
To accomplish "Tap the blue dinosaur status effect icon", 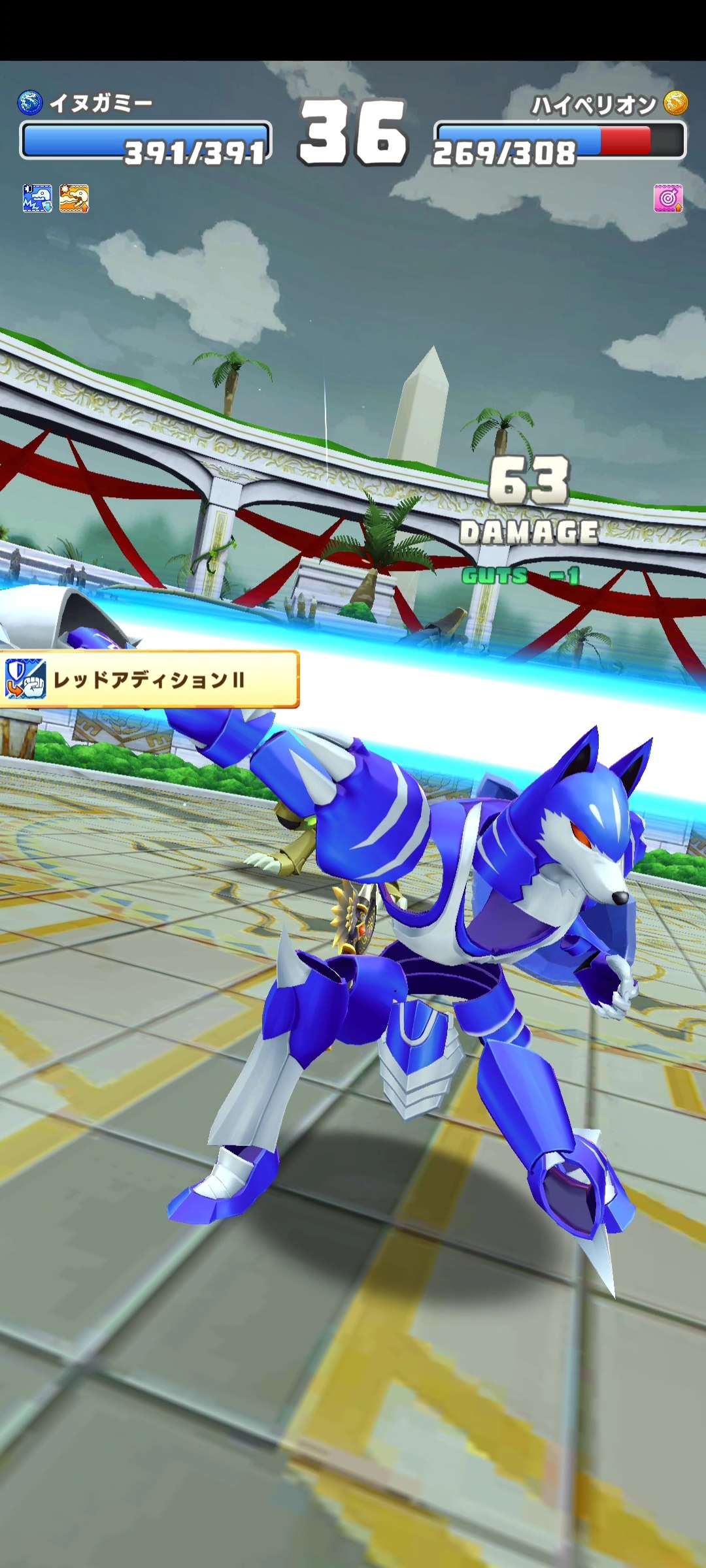I will coord(37,199).
